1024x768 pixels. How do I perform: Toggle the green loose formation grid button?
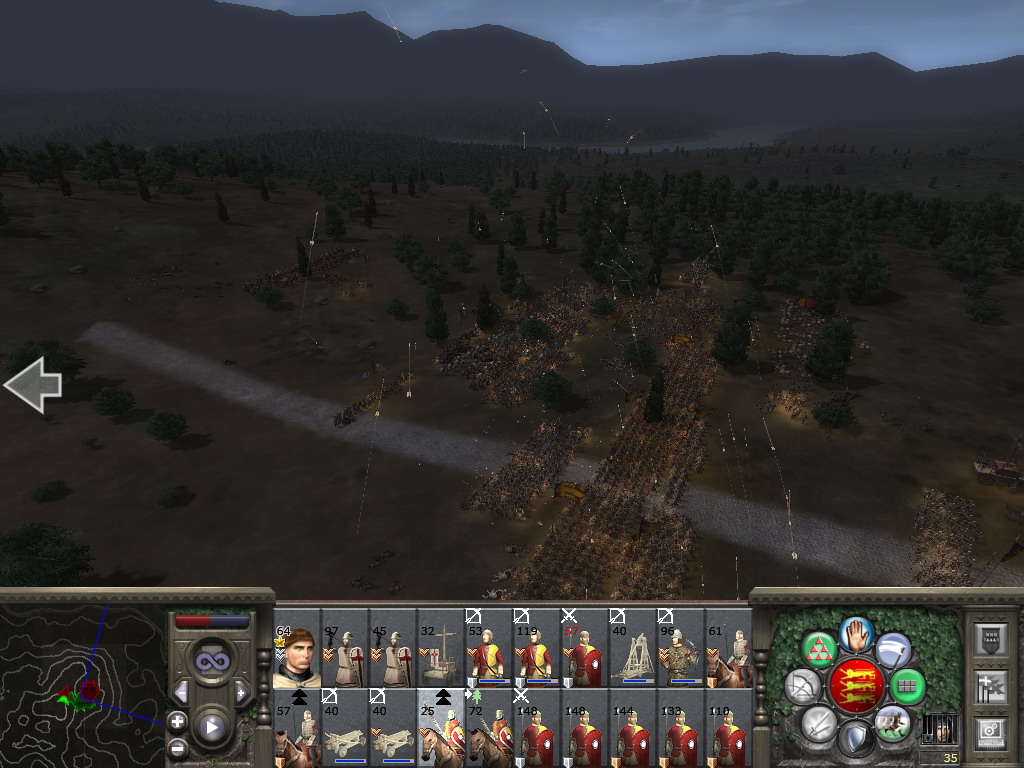point(907,686)
